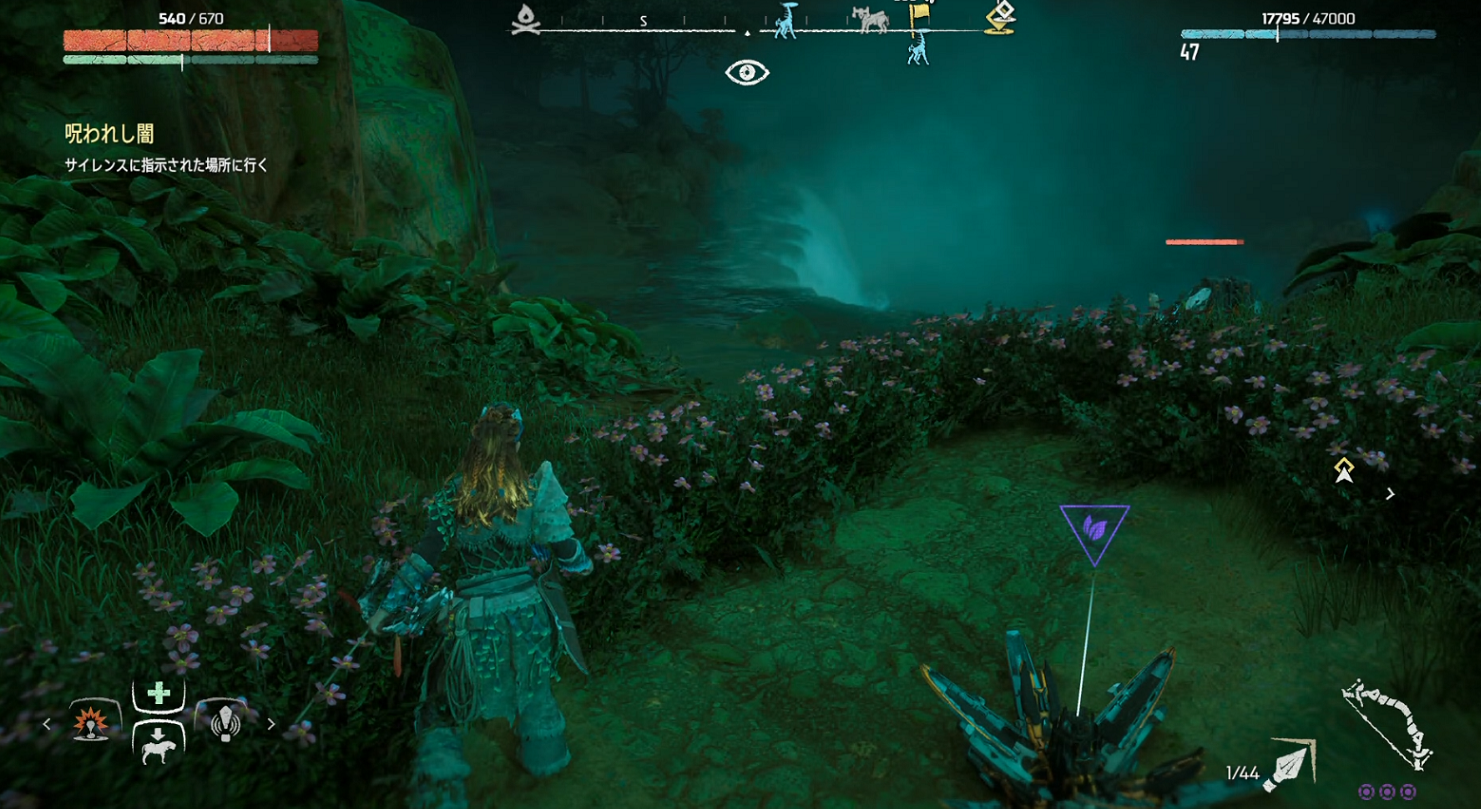This screenshot has height=809, width=1481.
Task: Click the purple plant resource marker
Action: (1095, 529)
